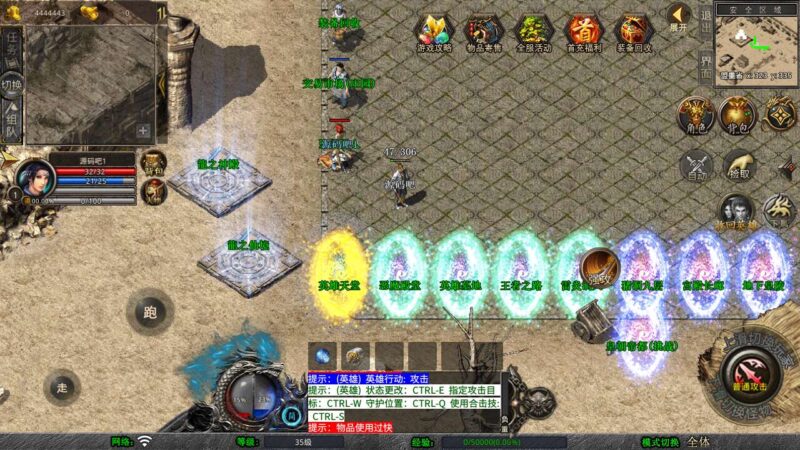Open the 装备回收 equipment recycling icon
Image resolution: width=800 pixels, height=450 pixels.
[x=634, y=32]
